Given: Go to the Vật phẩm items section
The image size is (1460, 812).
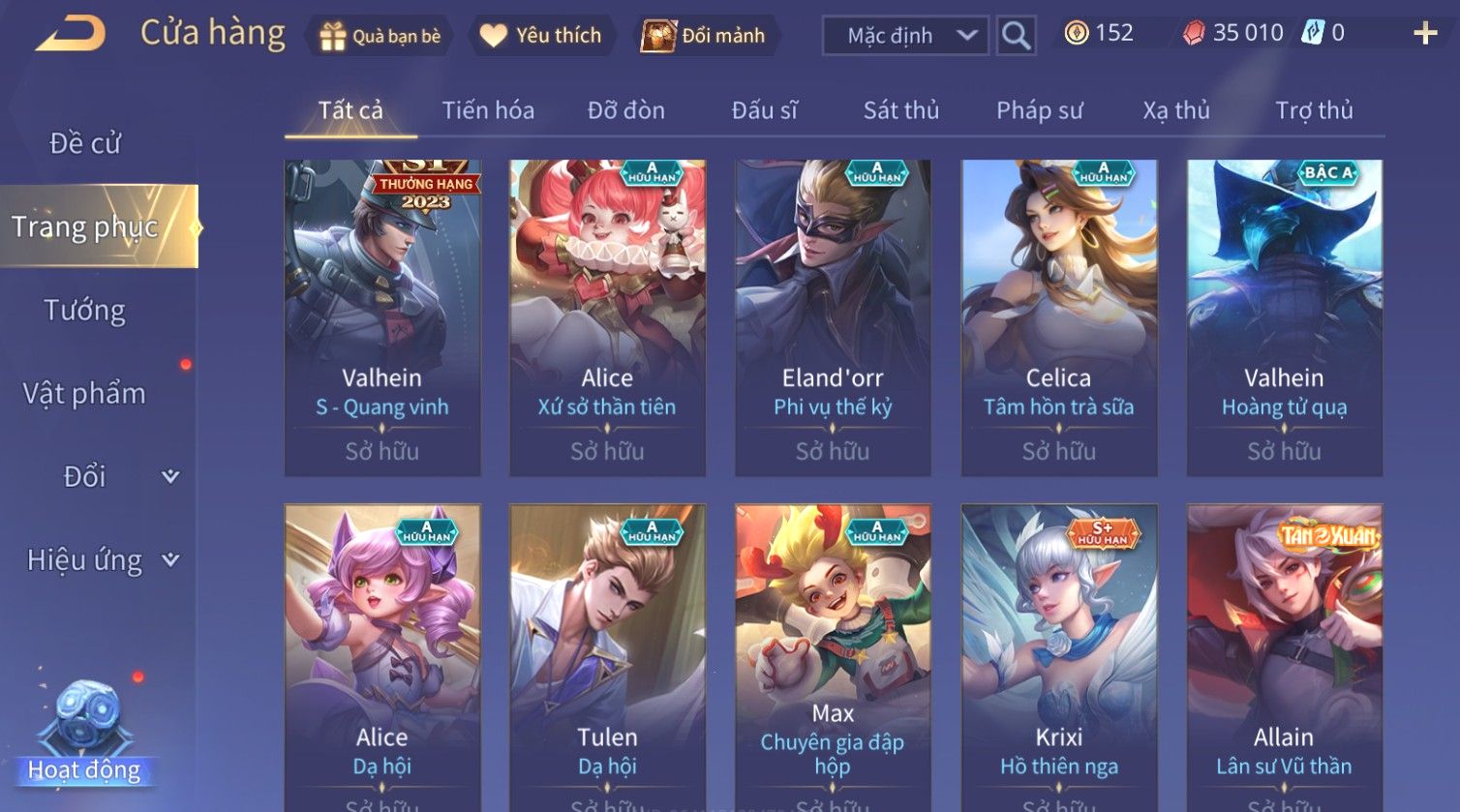Looking at the screenshot, I should (x=85, y=393).
